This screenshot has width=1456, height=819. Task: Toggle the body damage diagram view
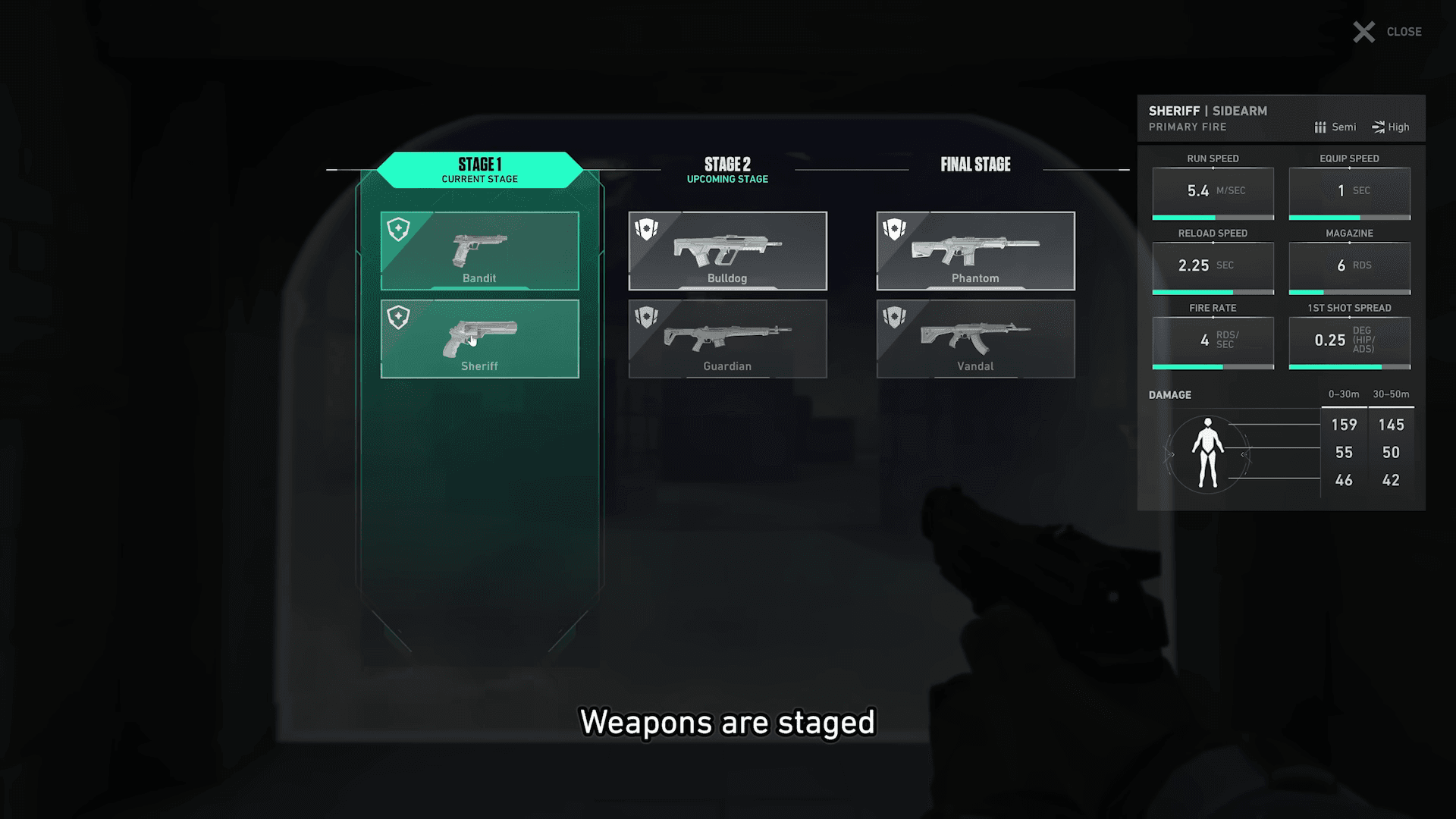(1207, 453)
